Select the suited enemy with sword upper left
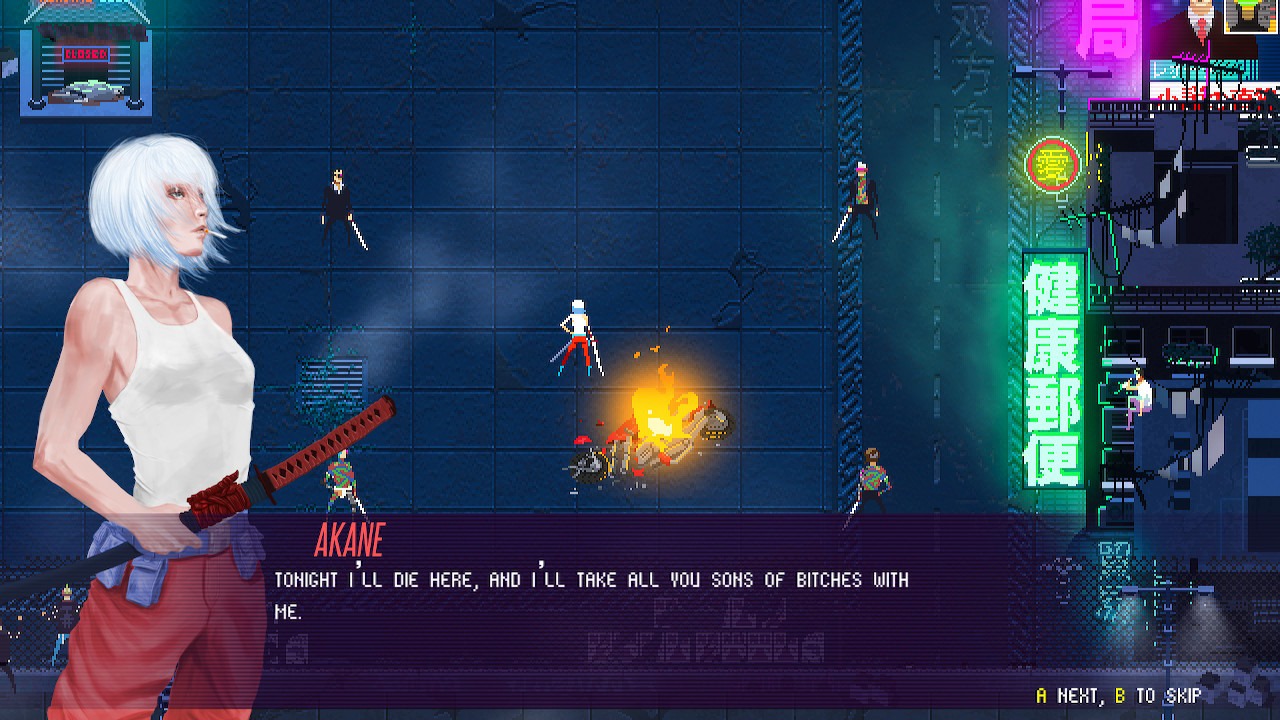Screen dimensions: 1280x720 tap(338, 200)
